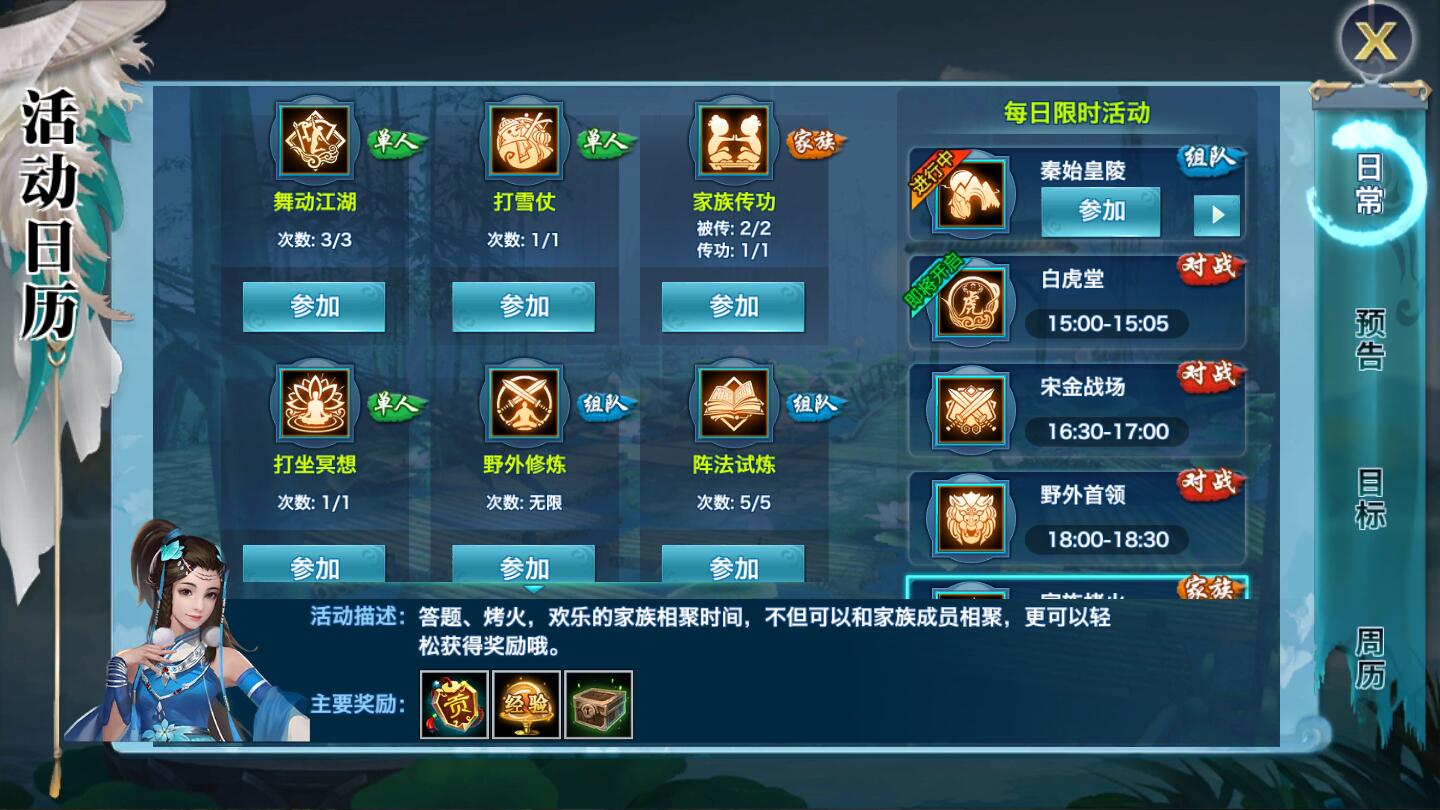This screenshot has width=1440, height=810.
Task: Select the 白虎堂 tiger emblem icon
Action: click(x=968, y=301)
